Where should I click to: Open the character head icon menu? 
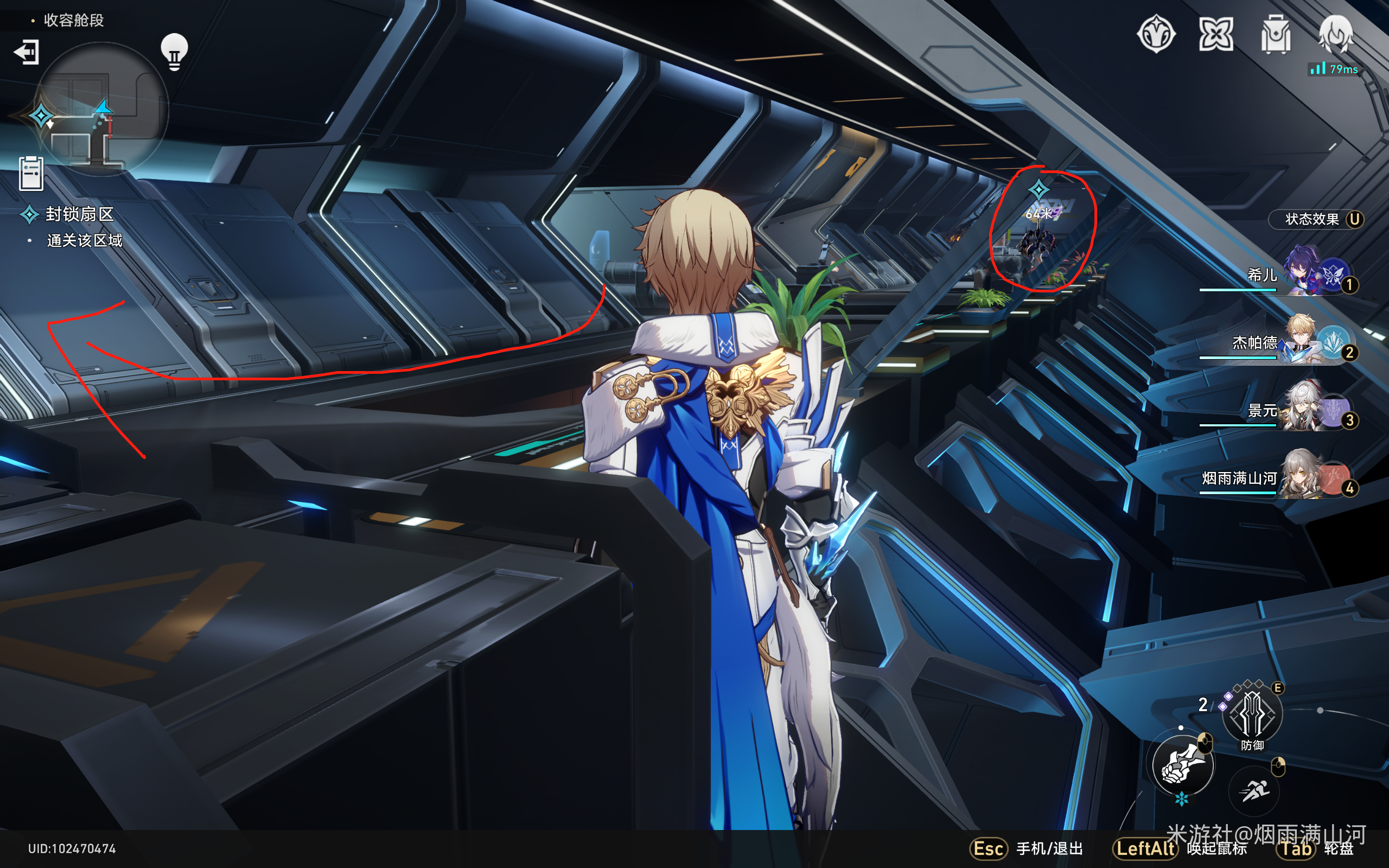tap(1335, 34)
